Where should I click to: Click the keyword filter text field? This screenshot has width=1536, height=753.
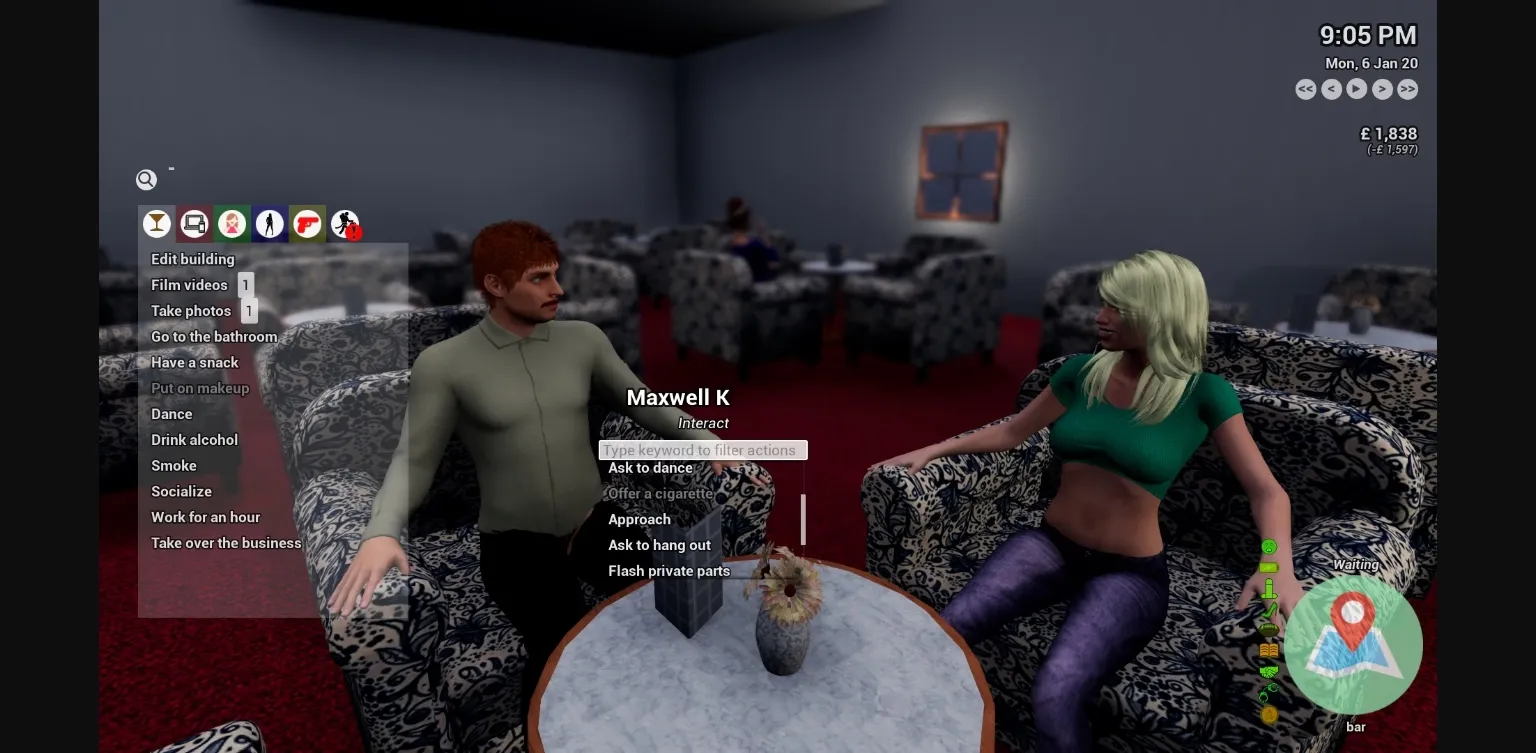click(x=703, y=450)
